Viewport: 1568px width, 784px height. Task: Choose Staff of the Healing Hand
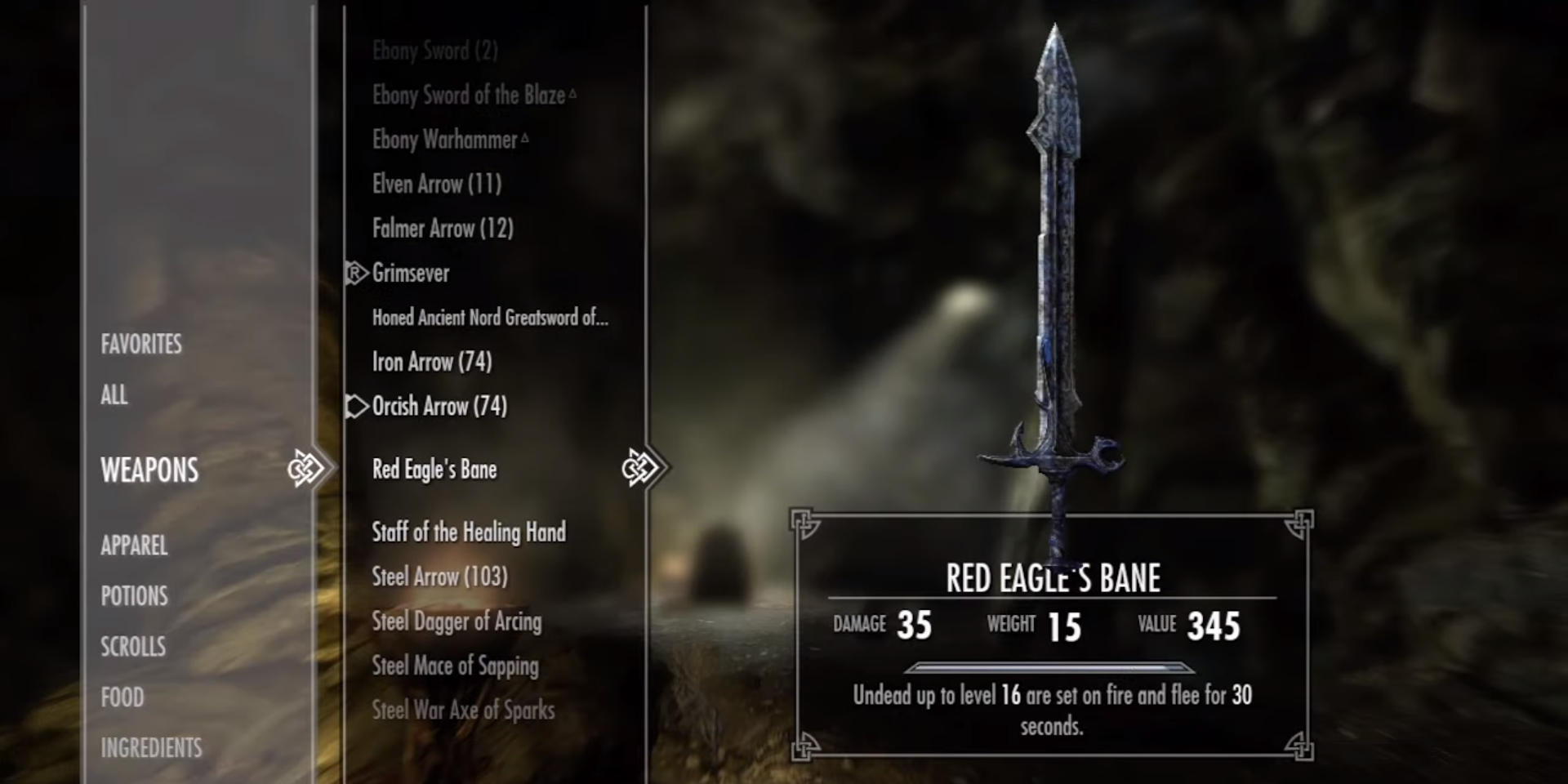coord(469,532)
